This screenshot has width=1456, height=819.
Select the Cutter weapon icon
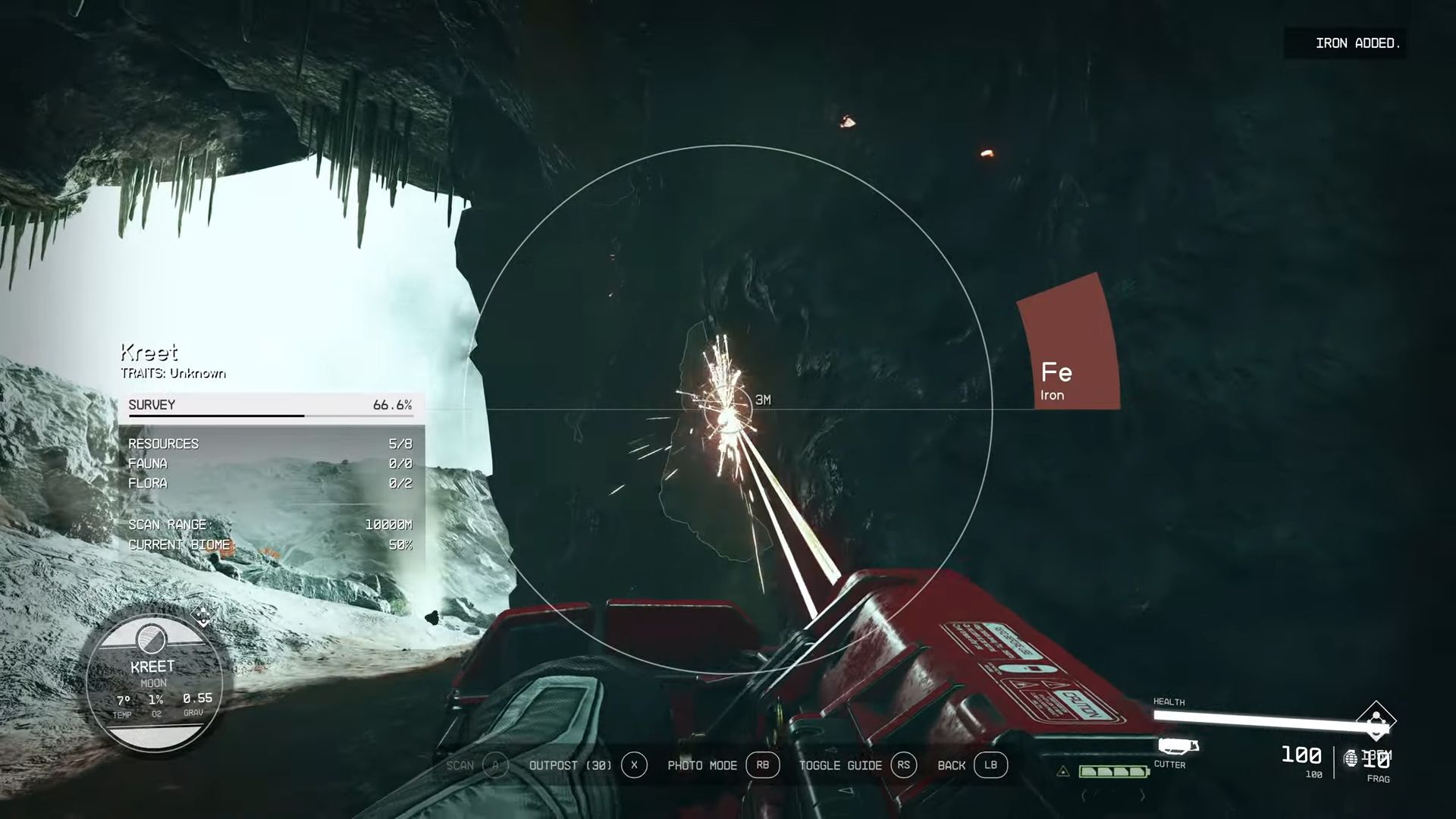pos(1178,746)
